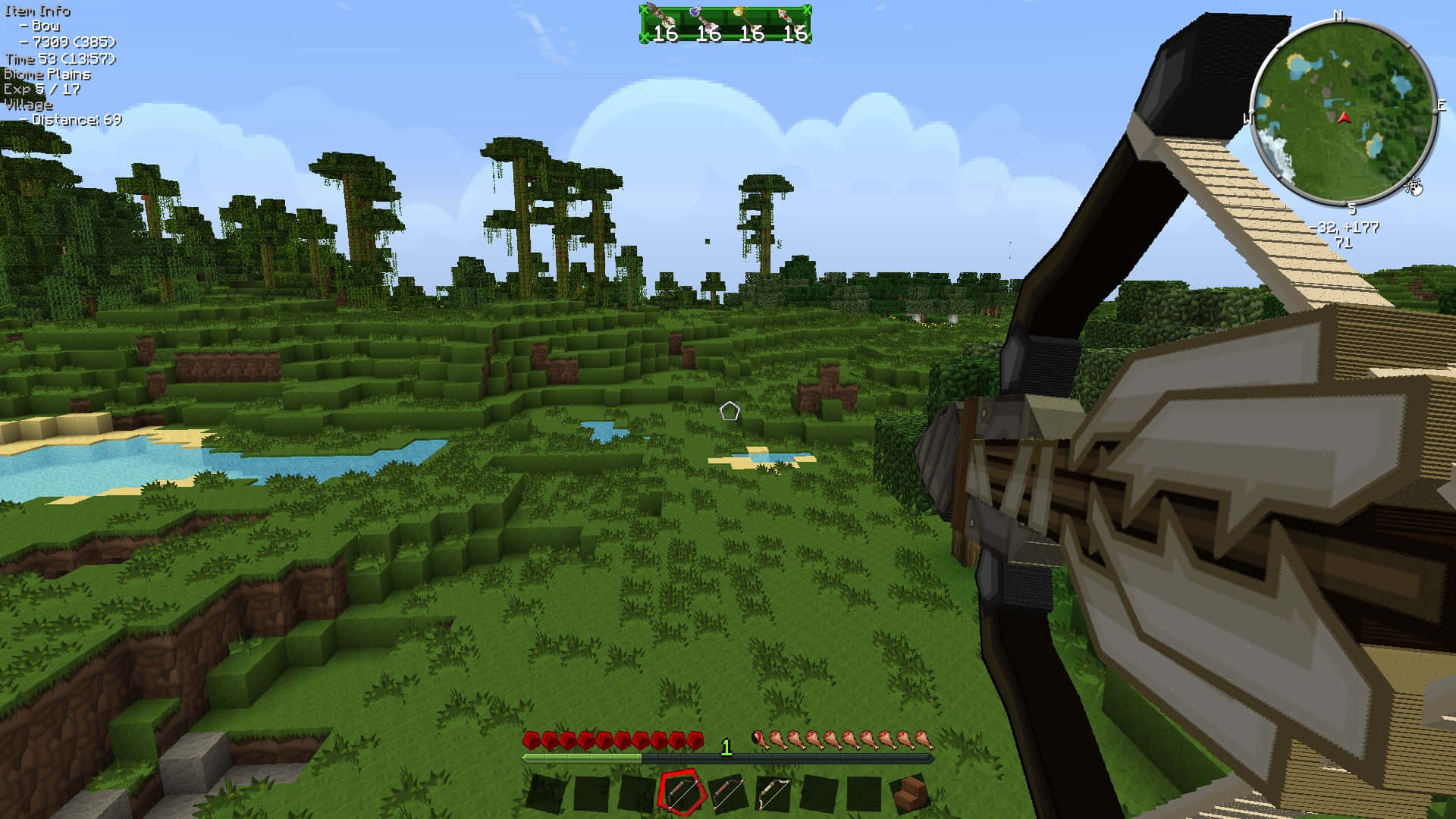Click the circular minimap
The width and height of the screenshot is (1456, 819).
tap(1343, 112)
